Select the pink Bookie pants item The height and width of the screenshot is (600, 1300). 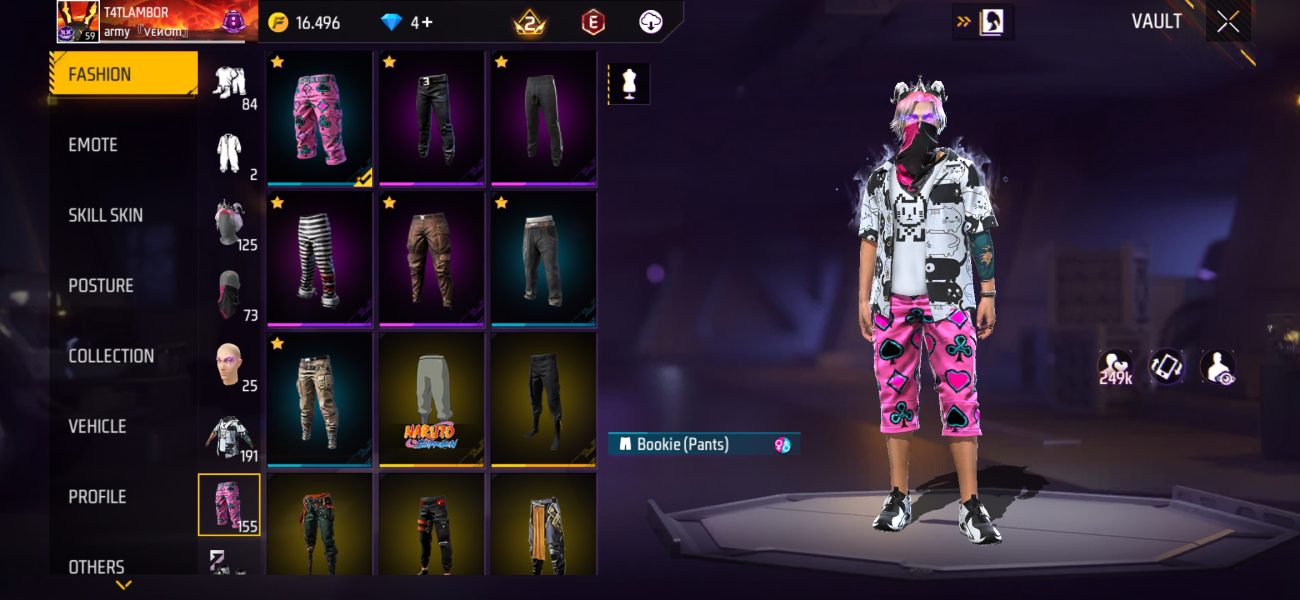point(320,118)
